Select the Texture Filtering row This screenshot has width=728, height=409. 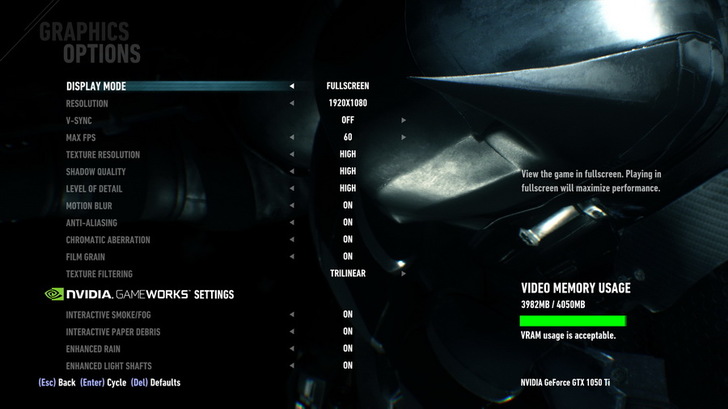coord(99,273)
